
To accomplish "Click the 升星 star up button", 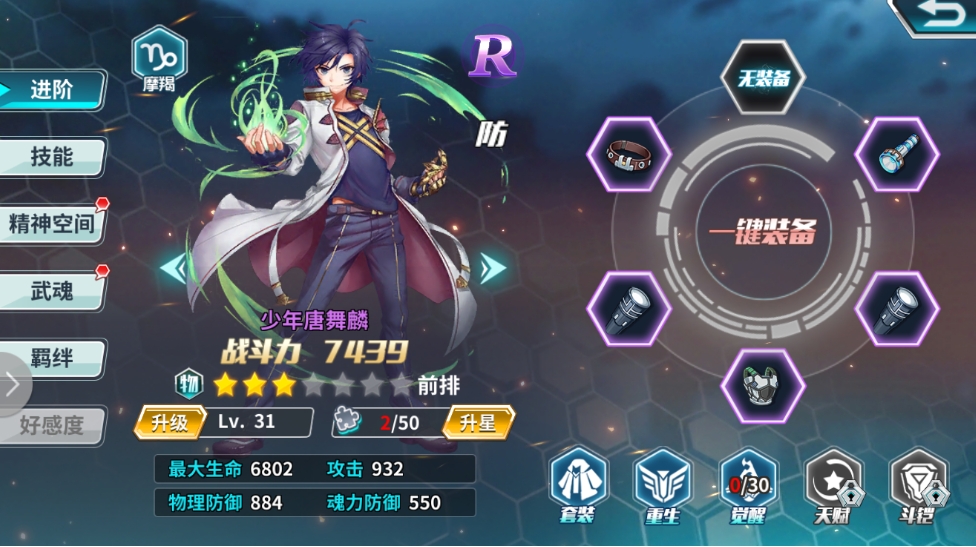I will click(x=478, y=423).
